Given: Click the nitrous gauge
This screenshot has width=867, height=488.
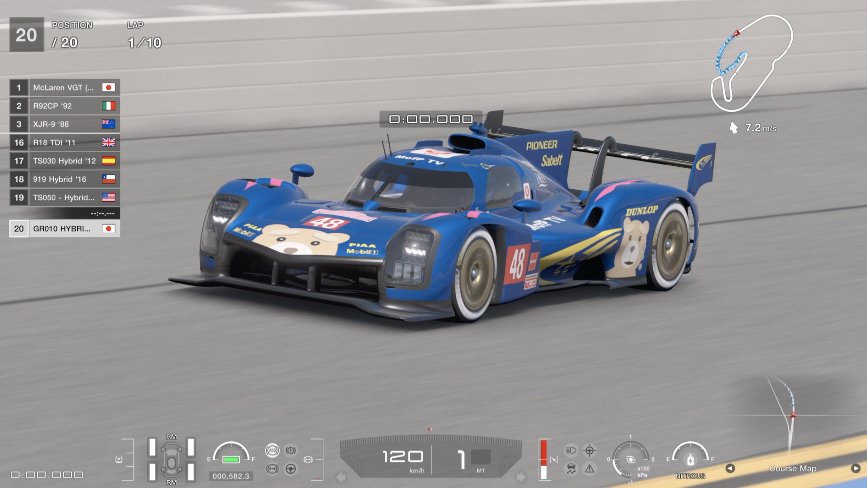Looking at the screenshot, I should click(x=690, y=458).
